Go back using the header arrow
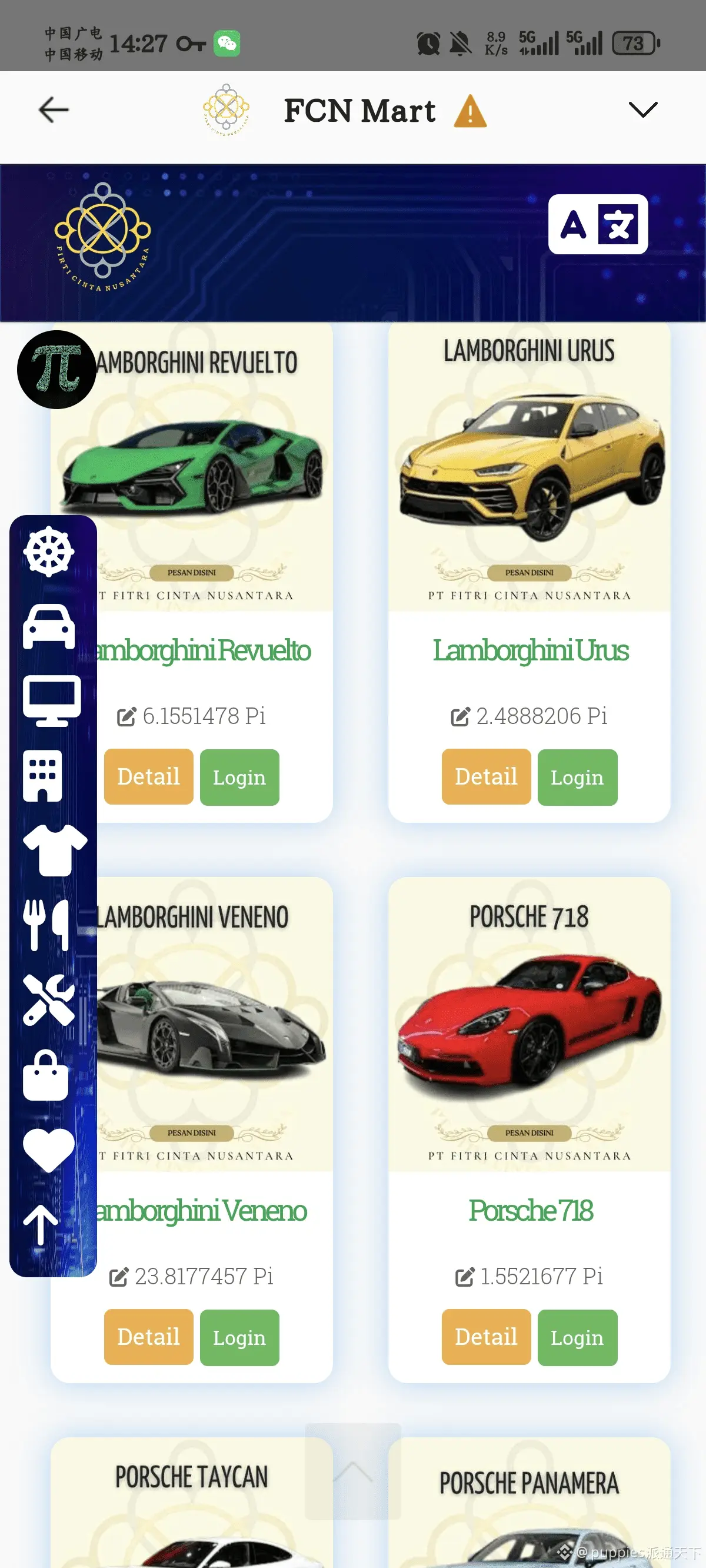 pyautogui.click(x=54, y=110)
